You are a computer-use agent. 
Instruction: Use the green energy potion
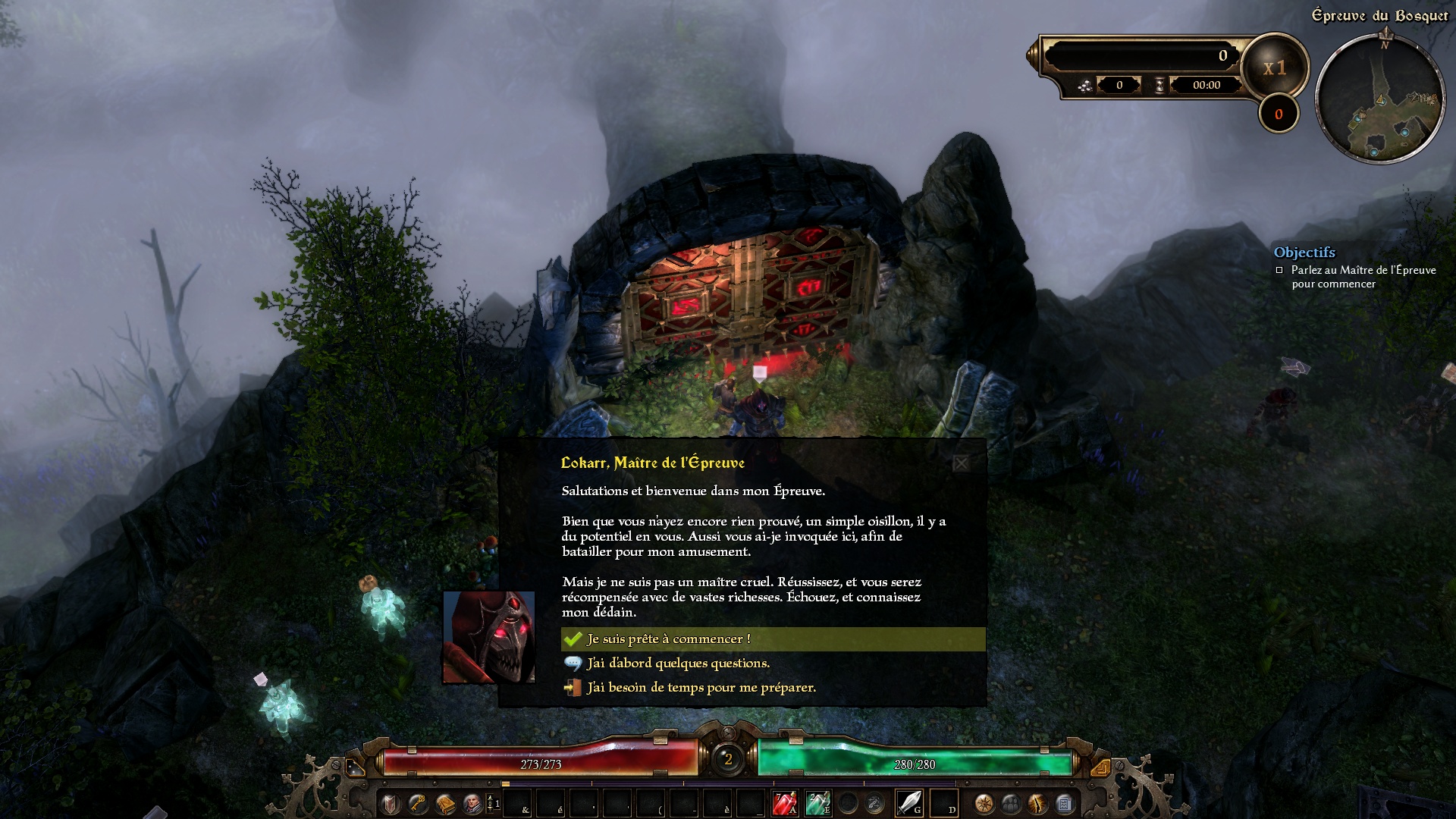(x=817, y=803)
